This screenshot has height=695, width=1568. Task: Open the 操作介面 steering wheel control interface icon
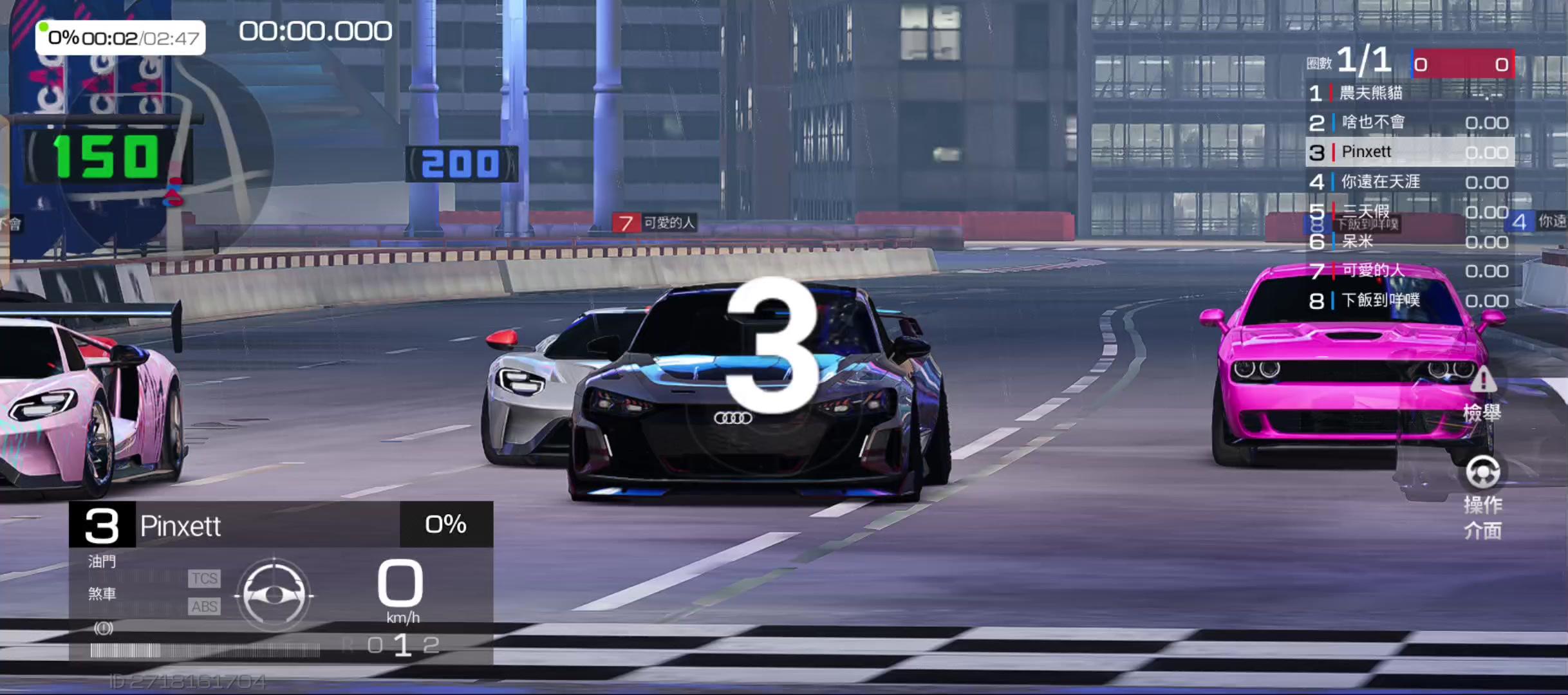[1482, 473]
